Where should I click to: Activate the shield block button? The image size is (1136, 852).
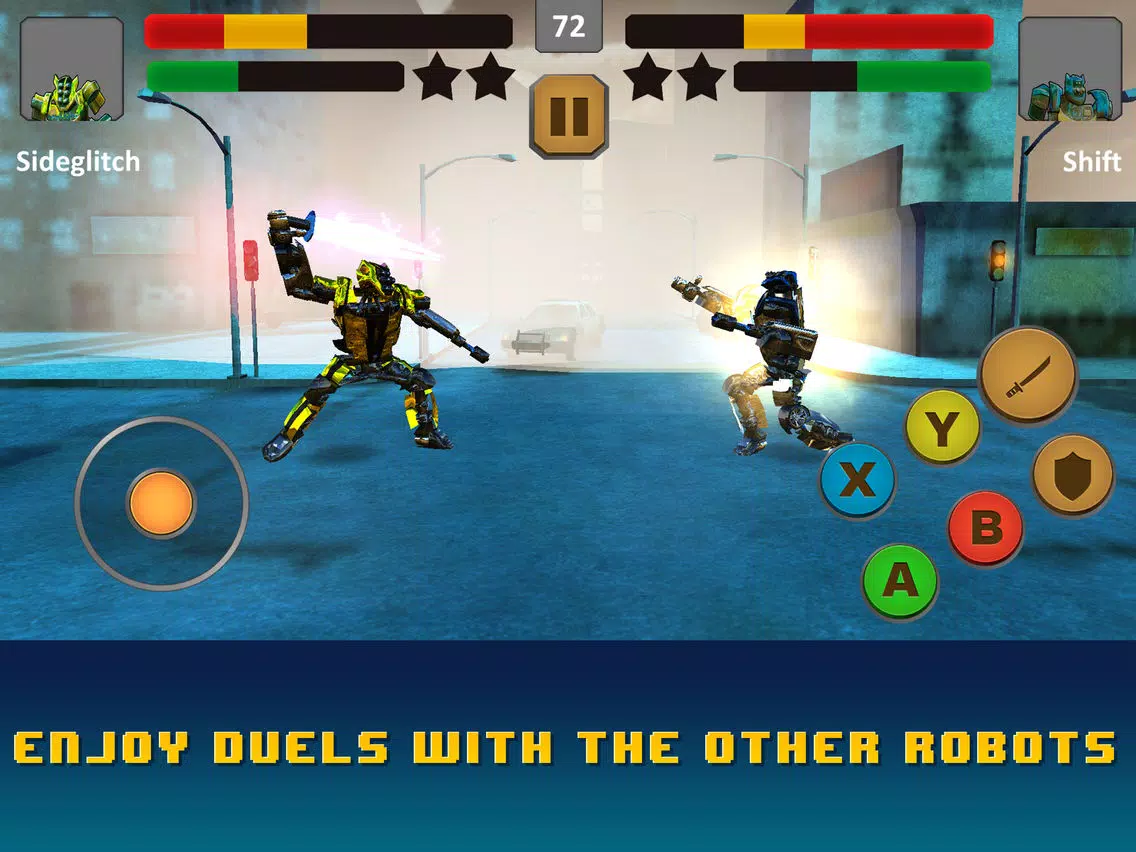coord(1072,474)
